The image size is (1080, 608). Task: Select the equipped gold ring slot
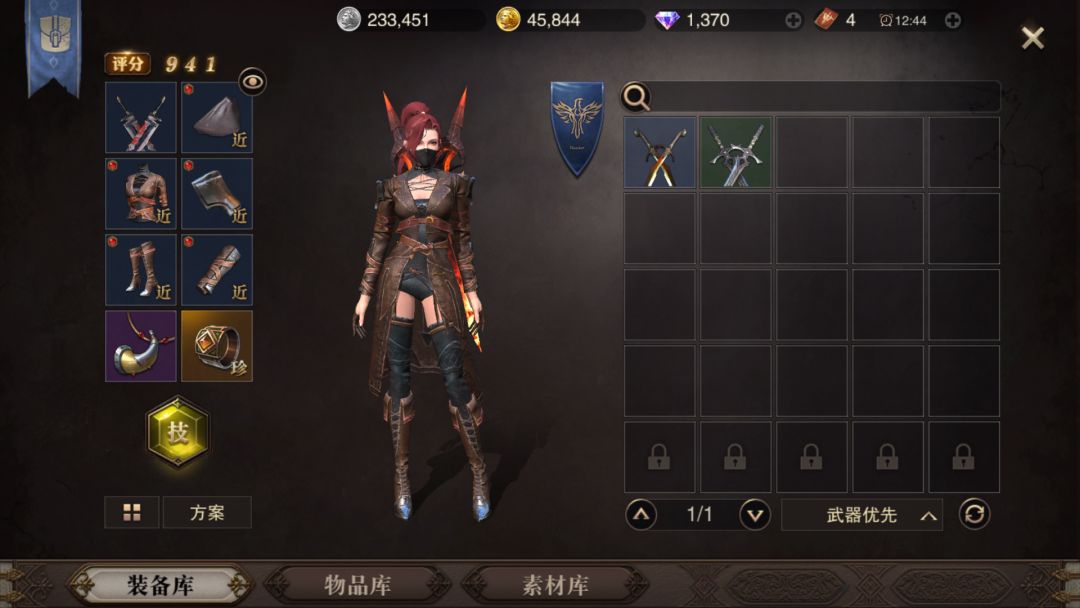coord(217,346)
